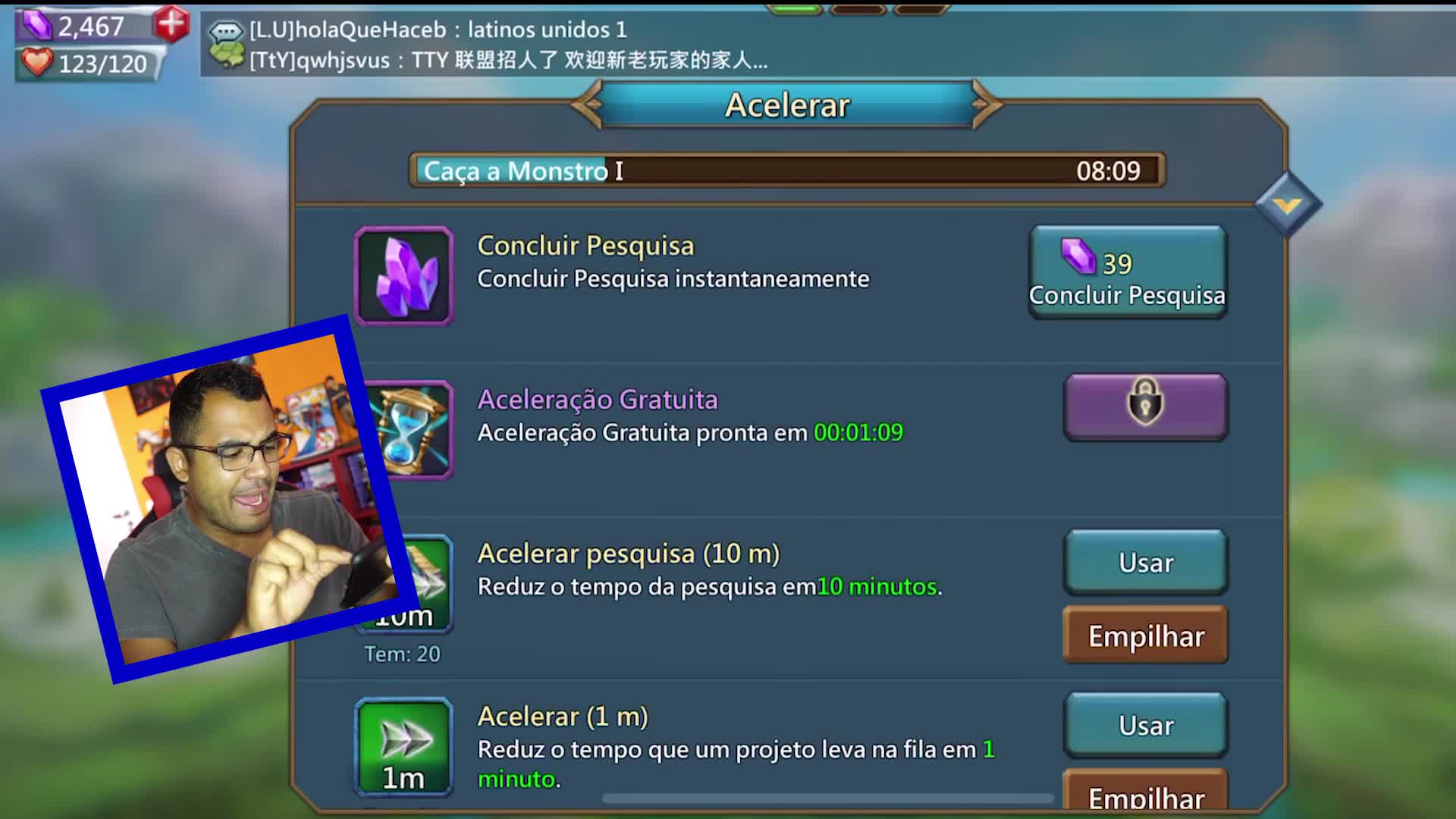This screenshot has height=819, width=1456.
Task: Select the 1m speed-up arrows icon
Action: click(x=403, y=747)
